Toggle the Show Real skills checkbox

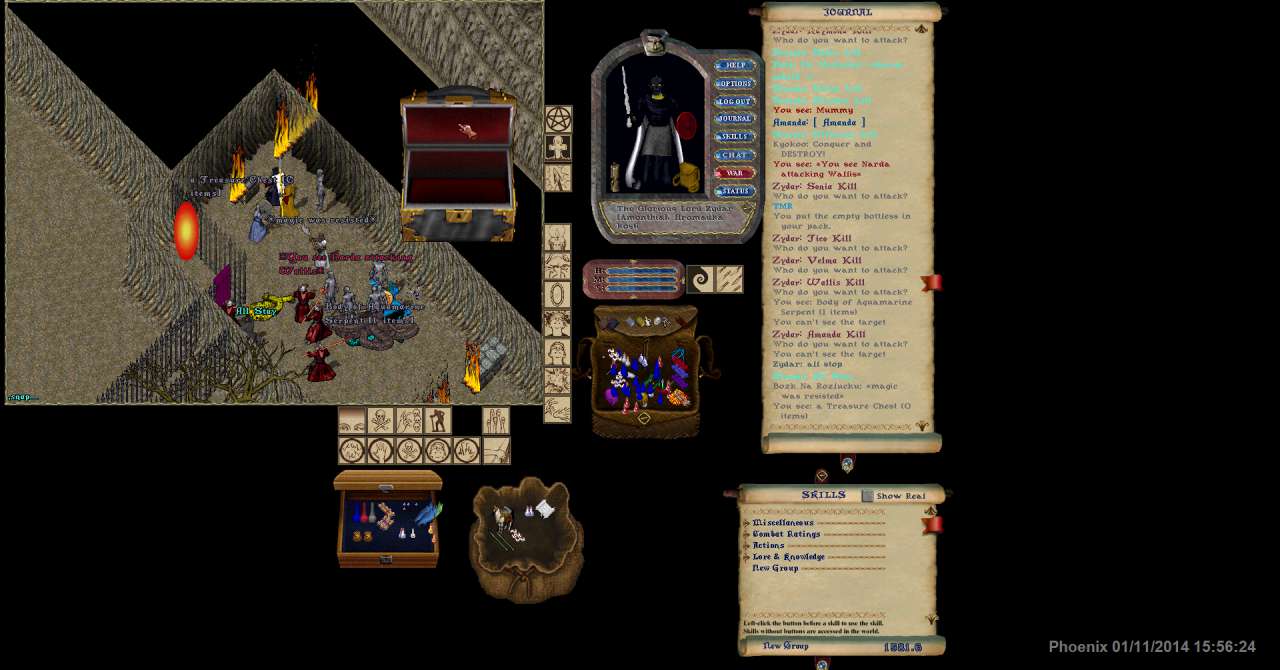click(868, 496)
